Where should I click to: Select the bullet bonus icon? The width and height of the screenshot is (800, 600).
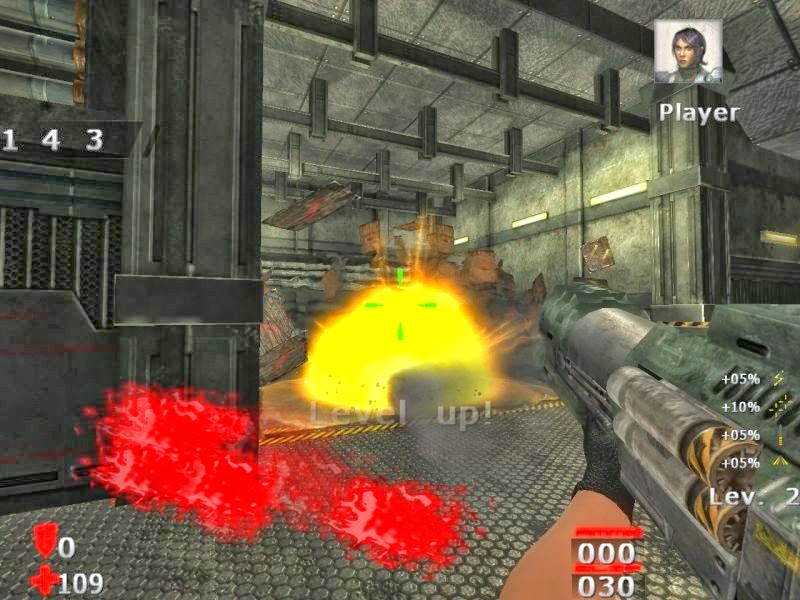point(779,435)
